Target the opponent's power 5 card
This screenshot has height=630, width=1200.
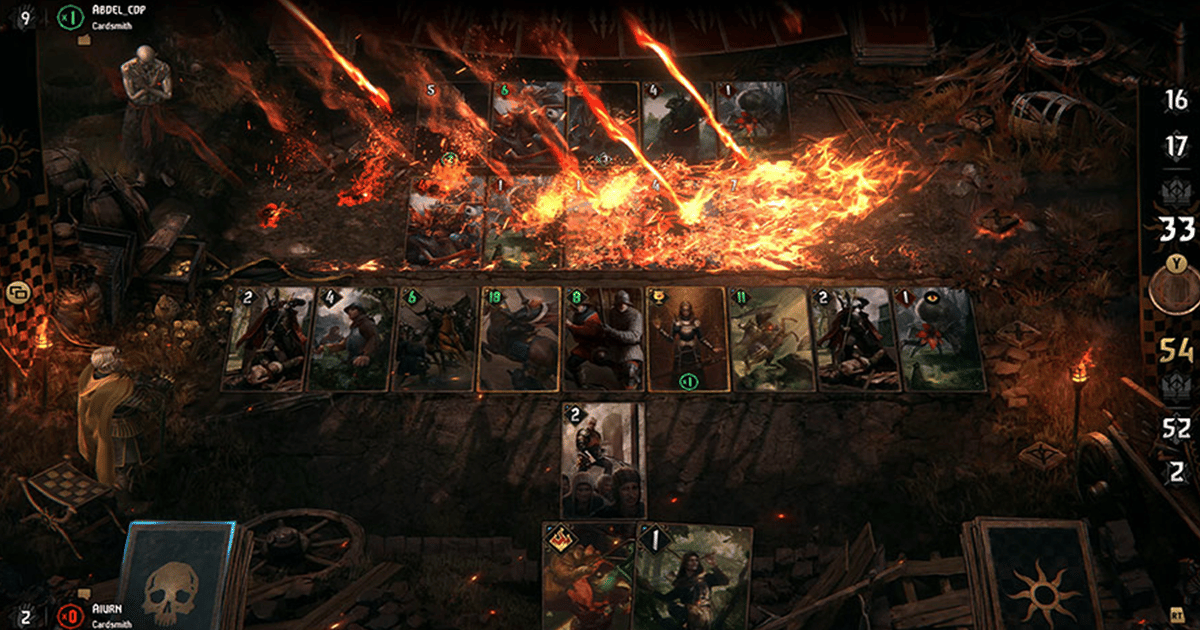click(452, 121)
